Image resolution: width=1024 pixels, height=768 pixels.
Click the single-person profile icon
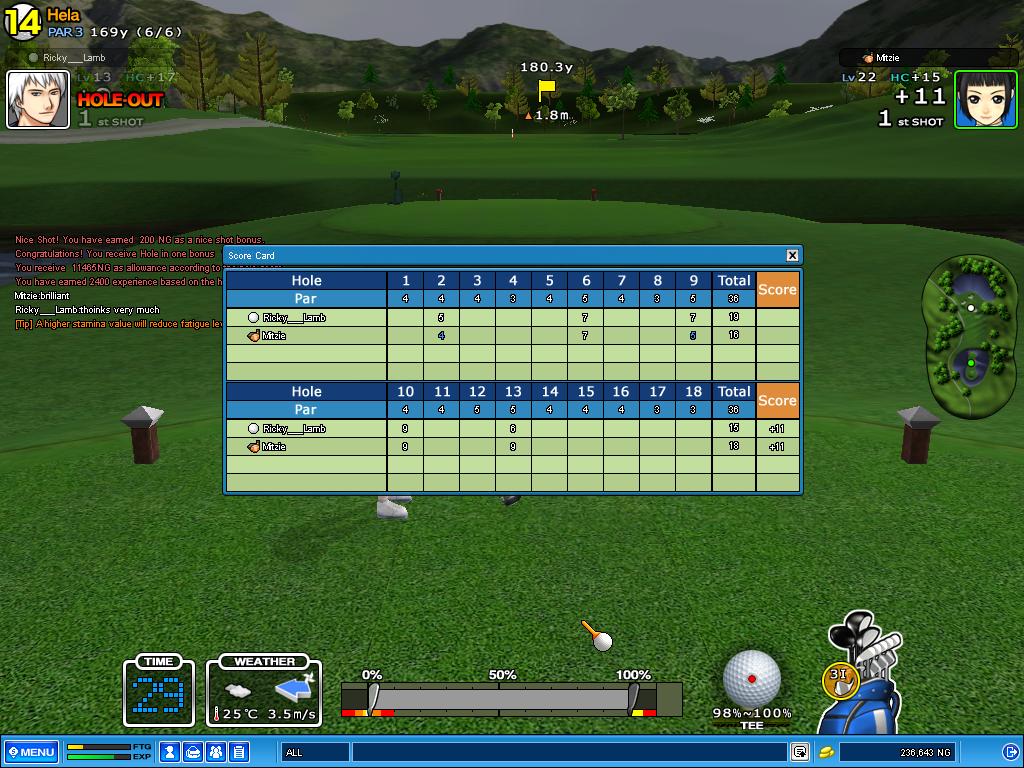point(171,752)
